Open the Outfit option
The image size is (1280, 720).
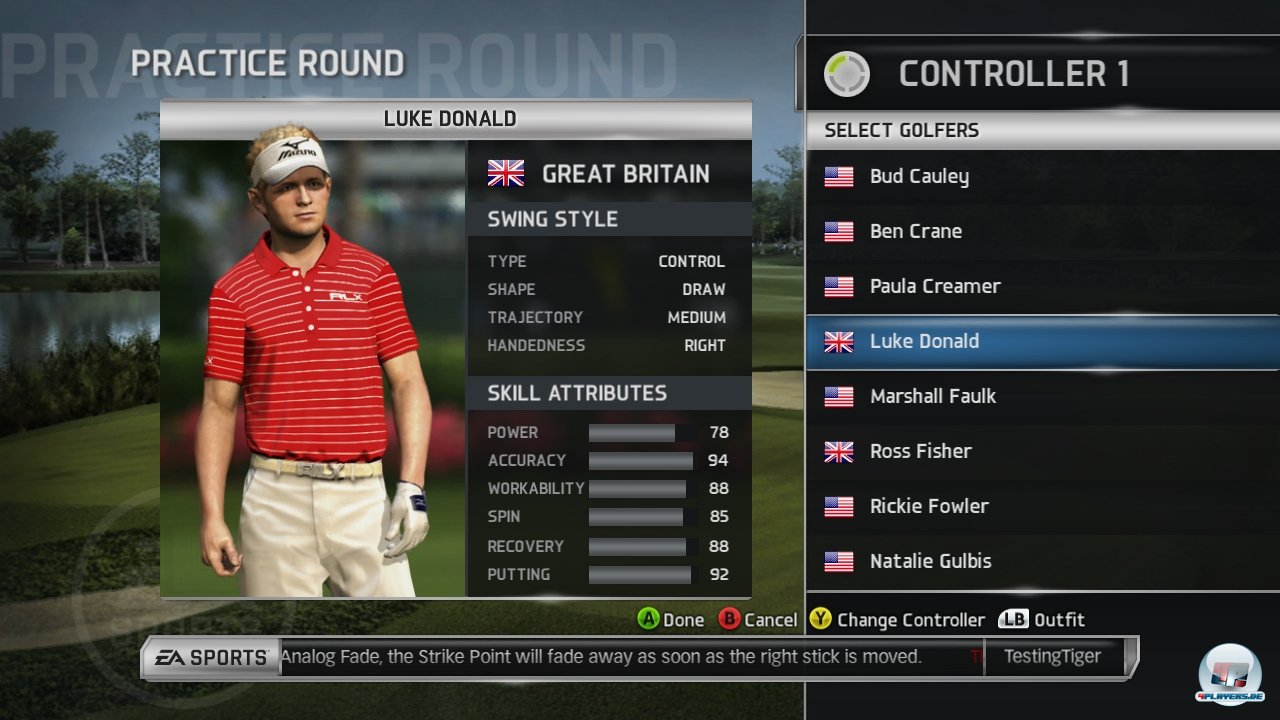pos(1042,620)
